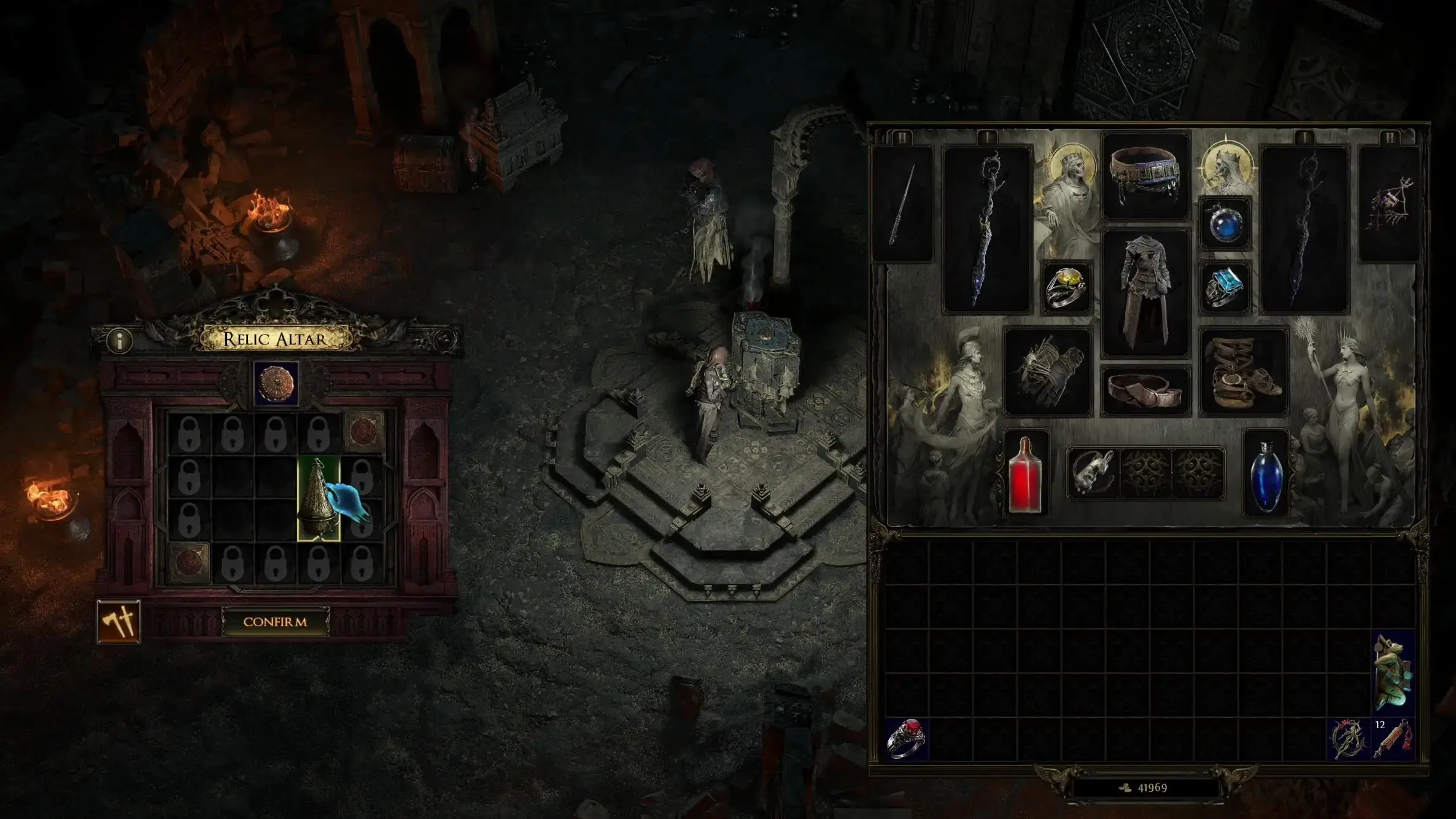The width and height of the screenshot is (1456, 819).
Task: Click the red life flask
Action: coord(1024,474)
